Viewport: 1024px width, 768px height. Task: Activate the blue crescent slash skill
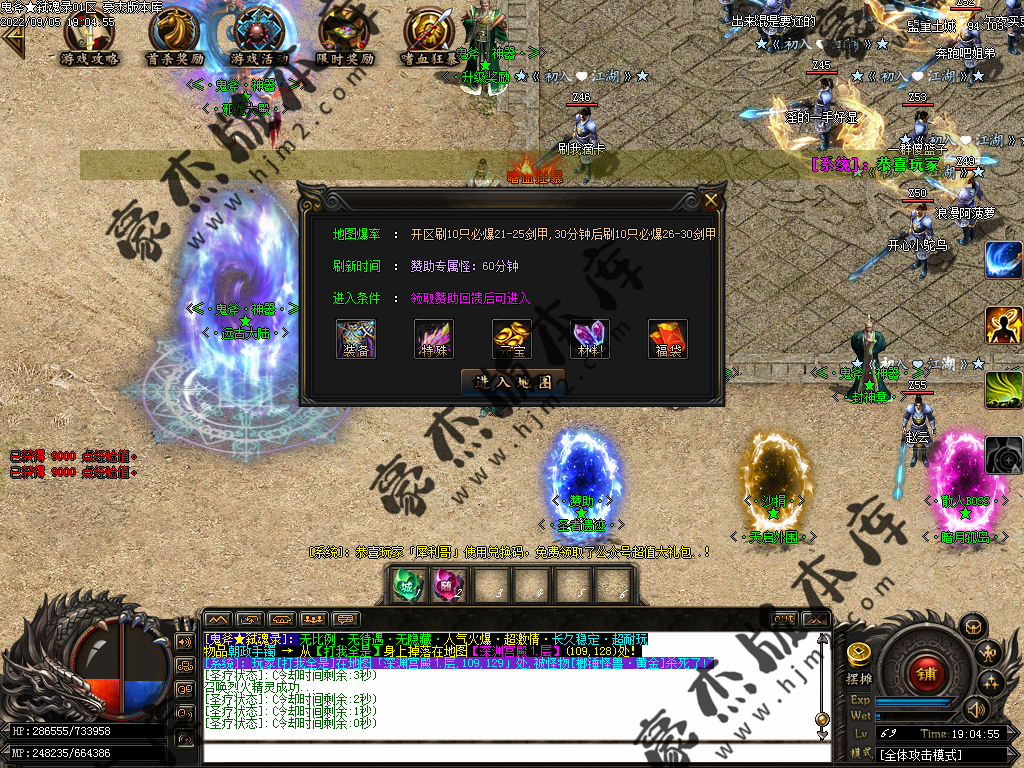pos(1003,260)
